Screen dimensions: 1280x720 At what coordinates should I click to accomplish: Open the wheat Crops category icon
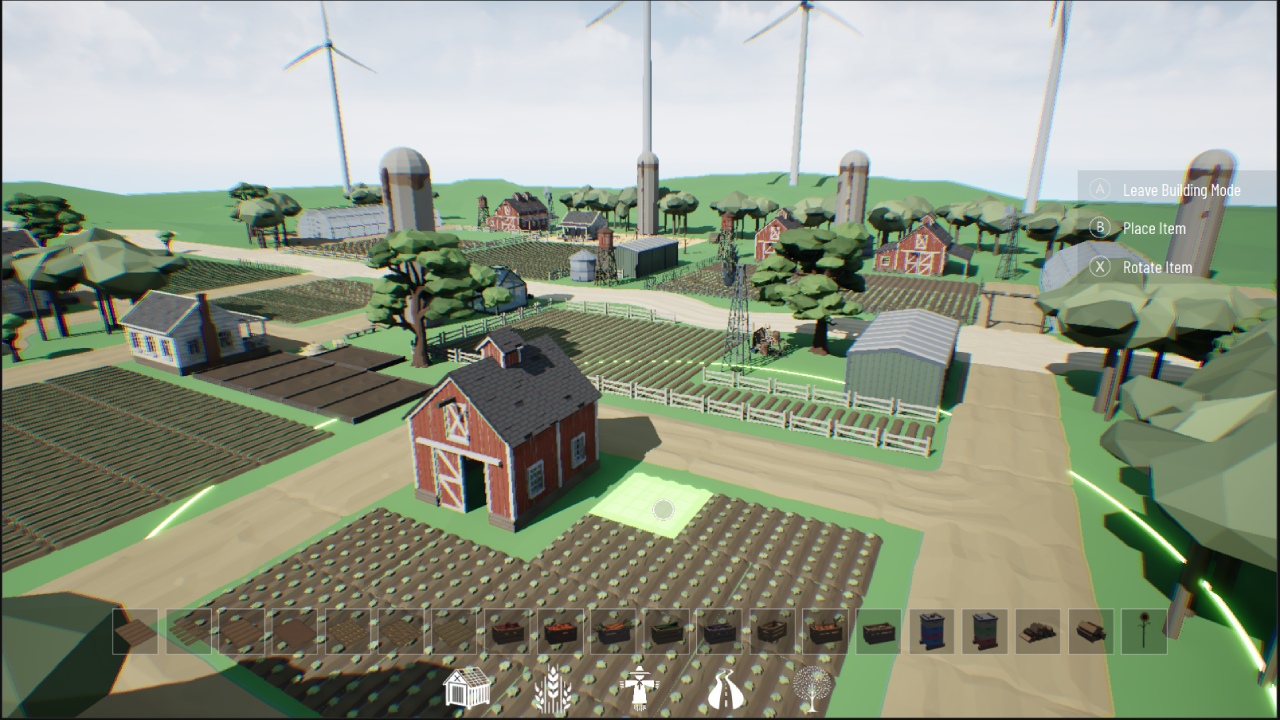click(x=552, y=688)
